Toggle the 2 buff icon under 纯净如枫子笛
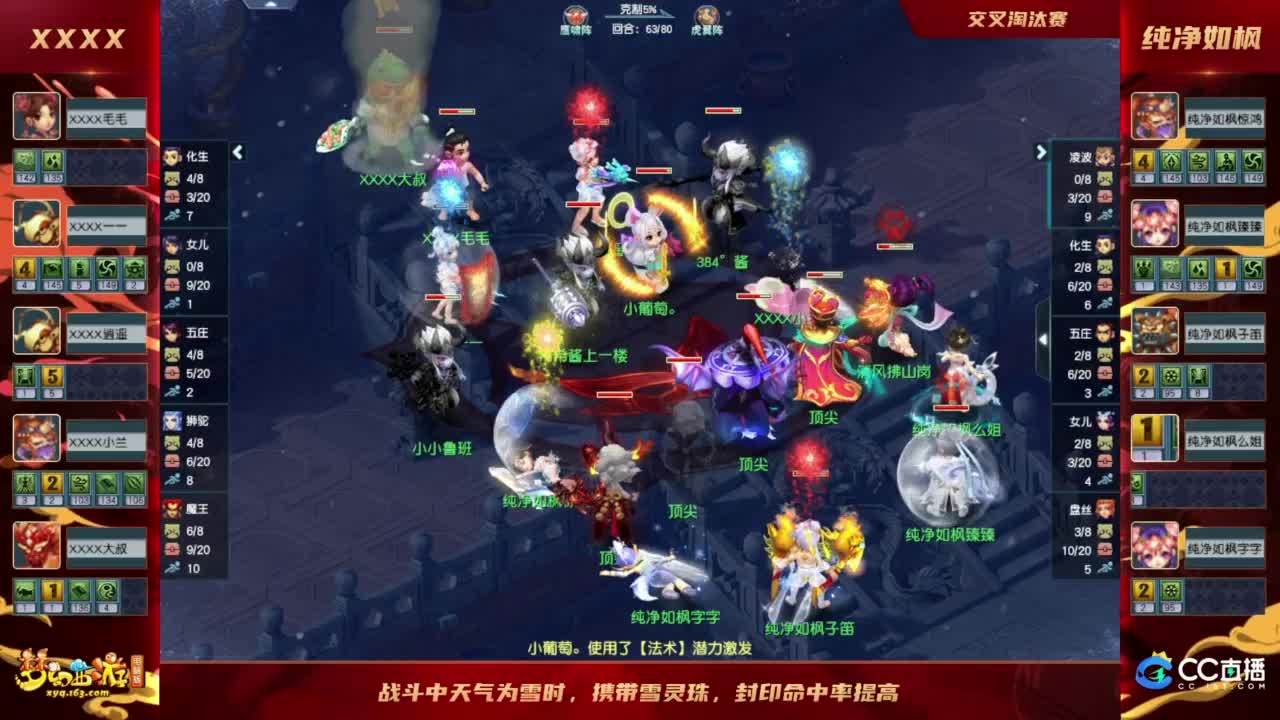This screenshot has width=1280, height=720. tap(1142, 374)
